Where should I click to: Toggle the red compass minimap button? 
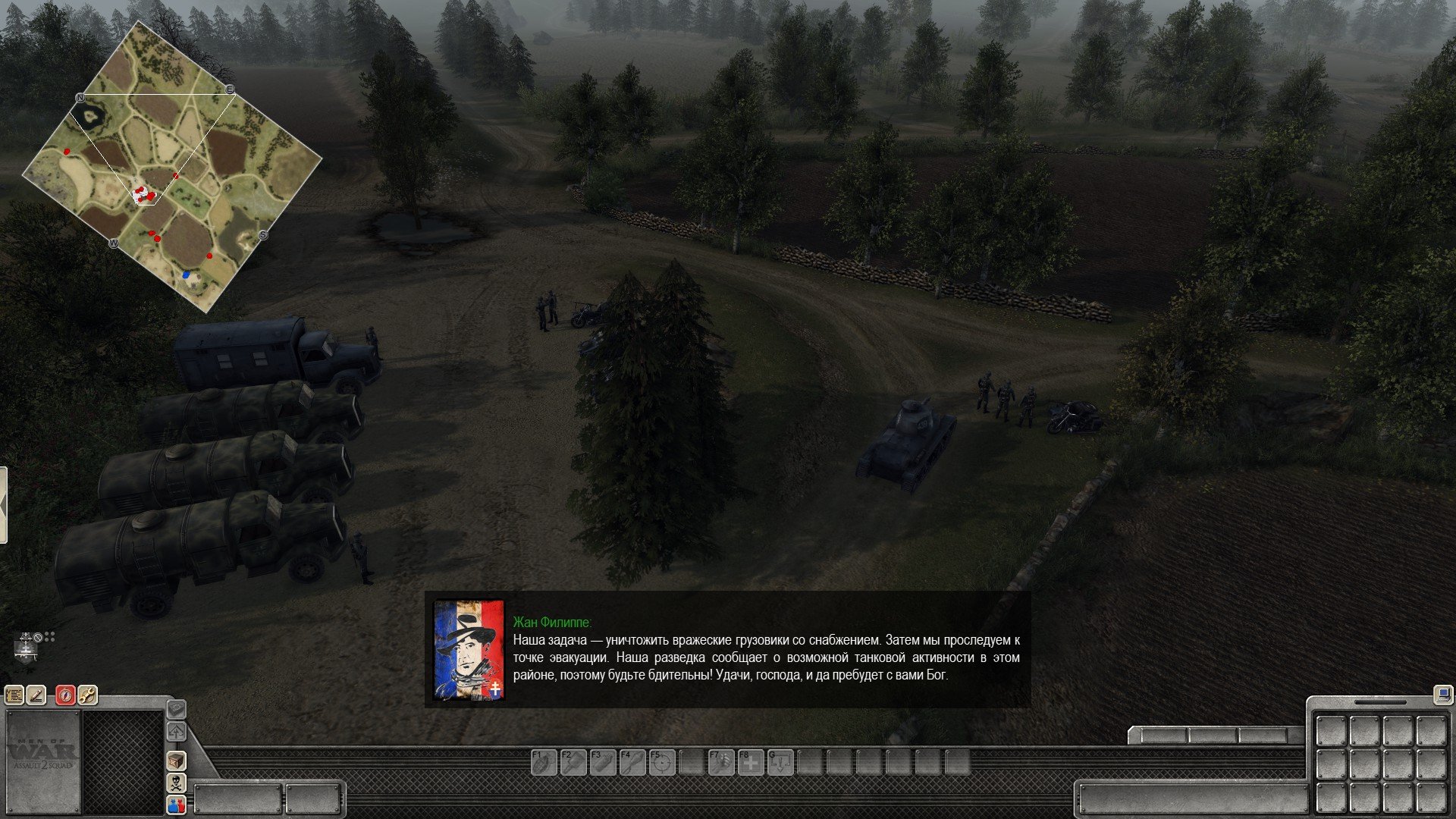66,695
